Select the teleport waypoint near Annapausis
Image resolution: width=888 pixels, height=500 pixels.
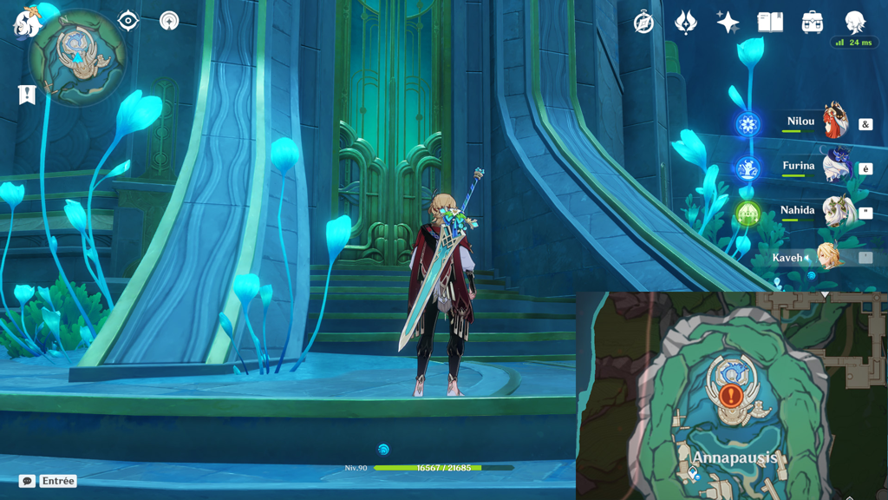coord(693,475)
